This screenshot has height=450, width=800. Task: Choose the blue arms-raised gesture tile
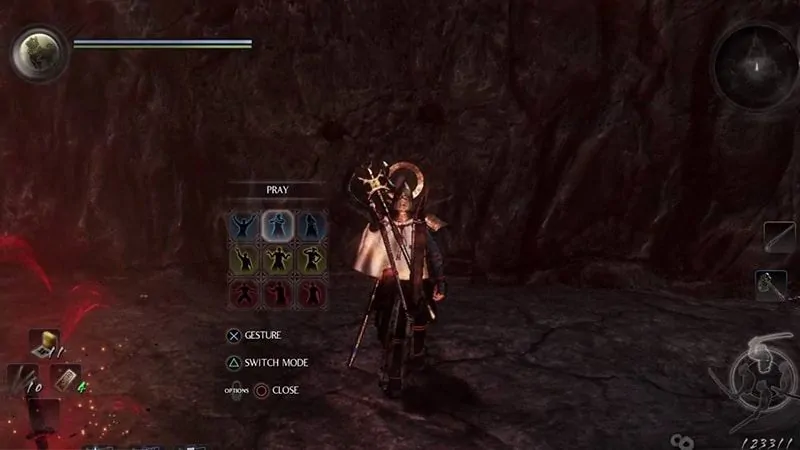coord(243,225)
